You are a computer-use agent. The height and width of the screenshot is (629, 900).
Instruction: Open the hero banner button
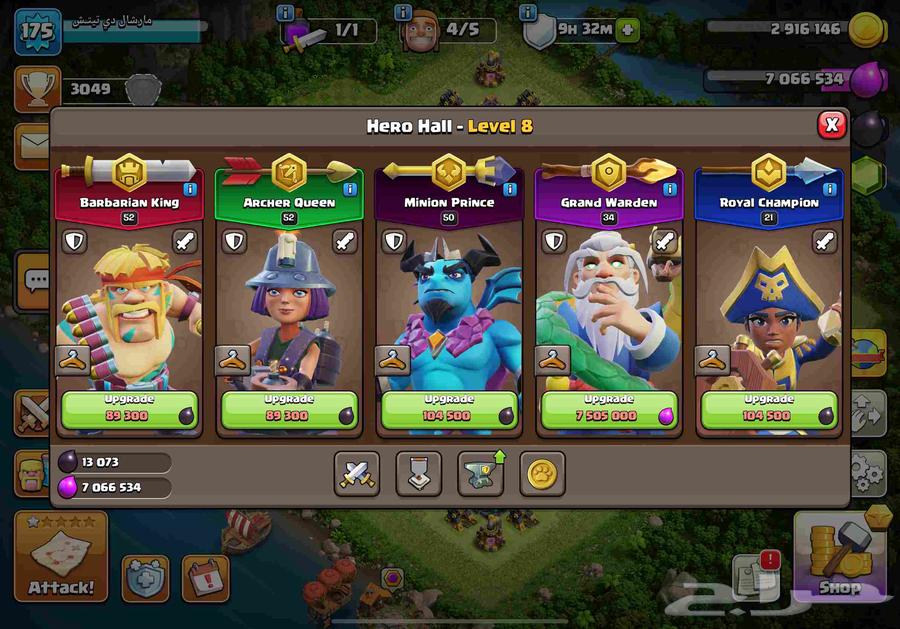click(x=418, y=473)
